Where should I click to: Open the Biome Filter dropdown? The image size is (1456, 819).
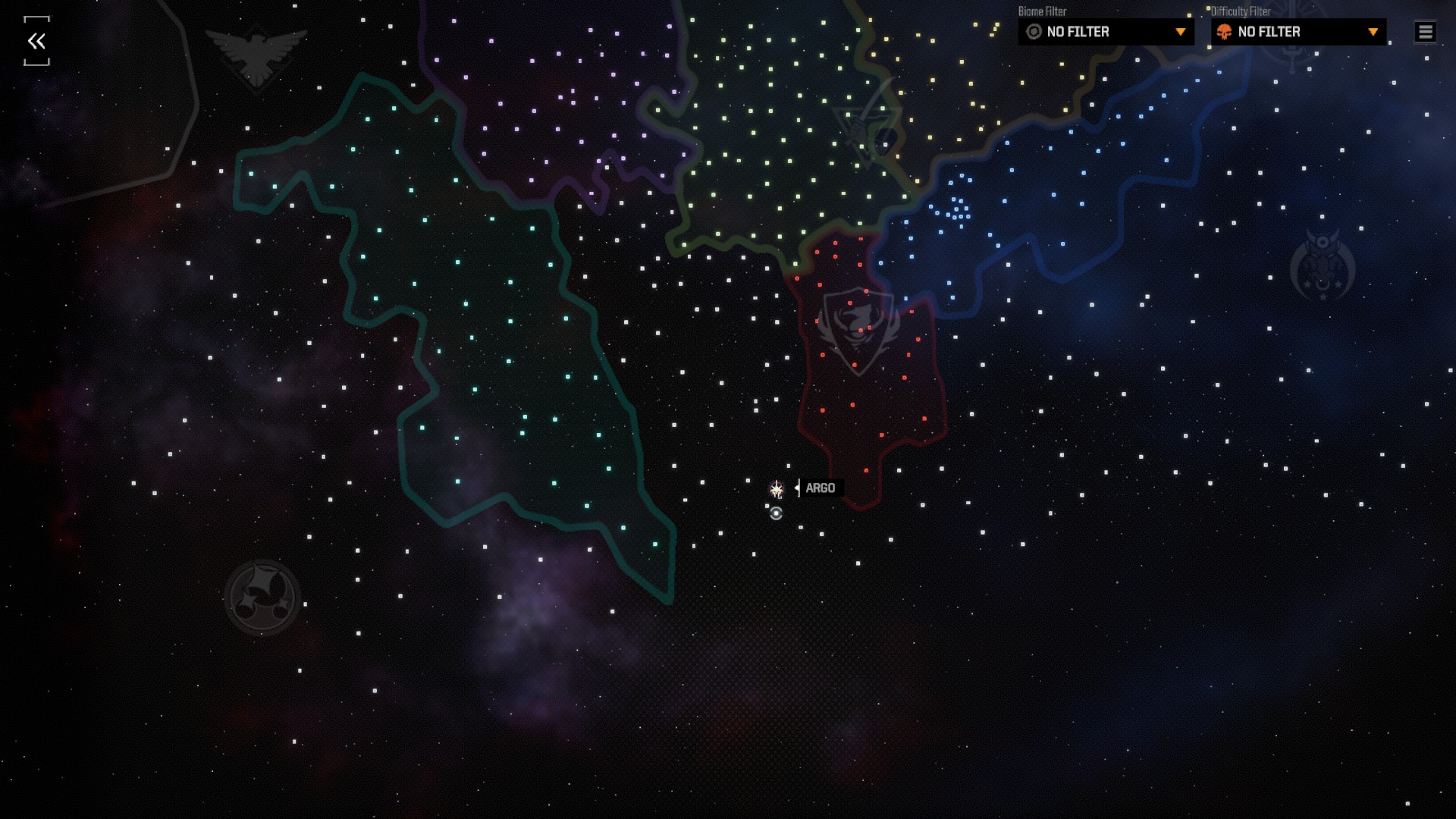(1105, 32)
